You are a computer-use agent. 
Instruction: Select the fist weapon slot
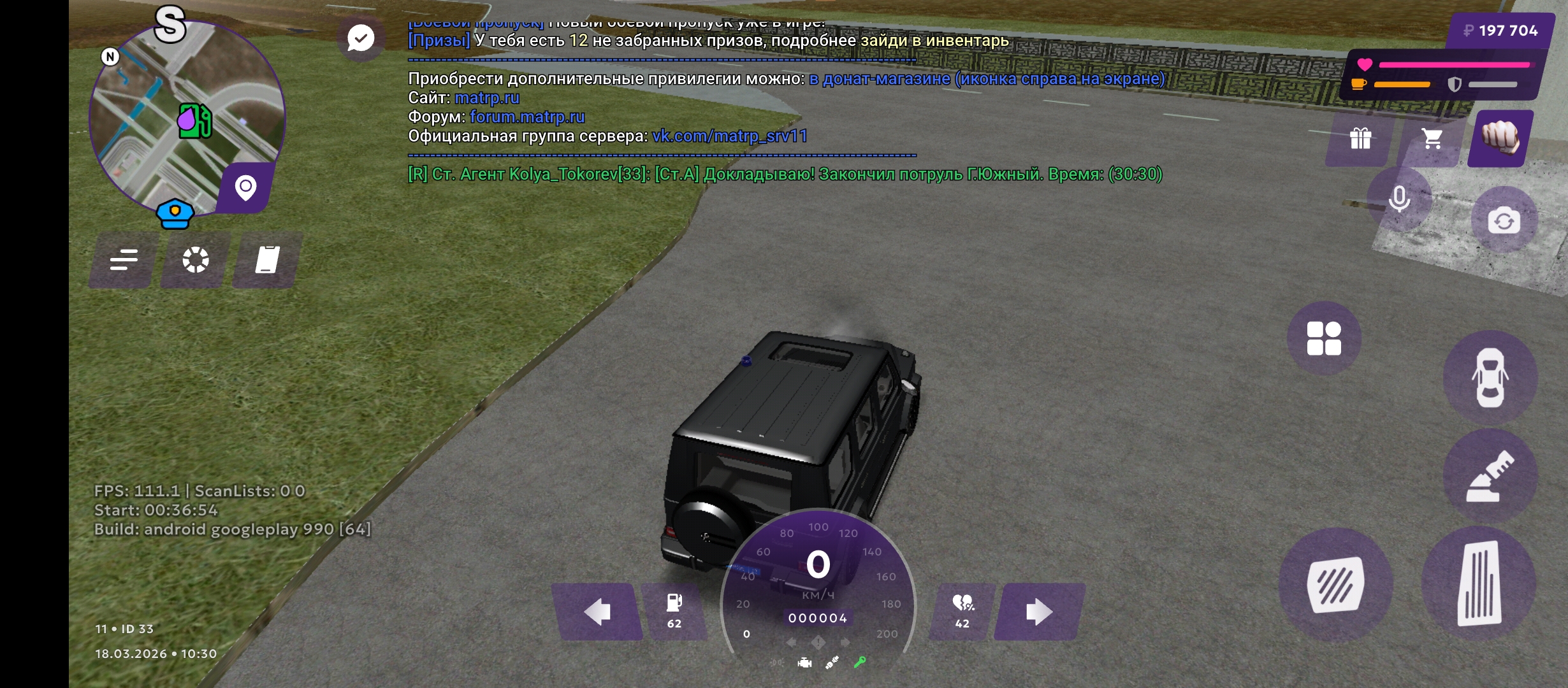pos(1500,138)
